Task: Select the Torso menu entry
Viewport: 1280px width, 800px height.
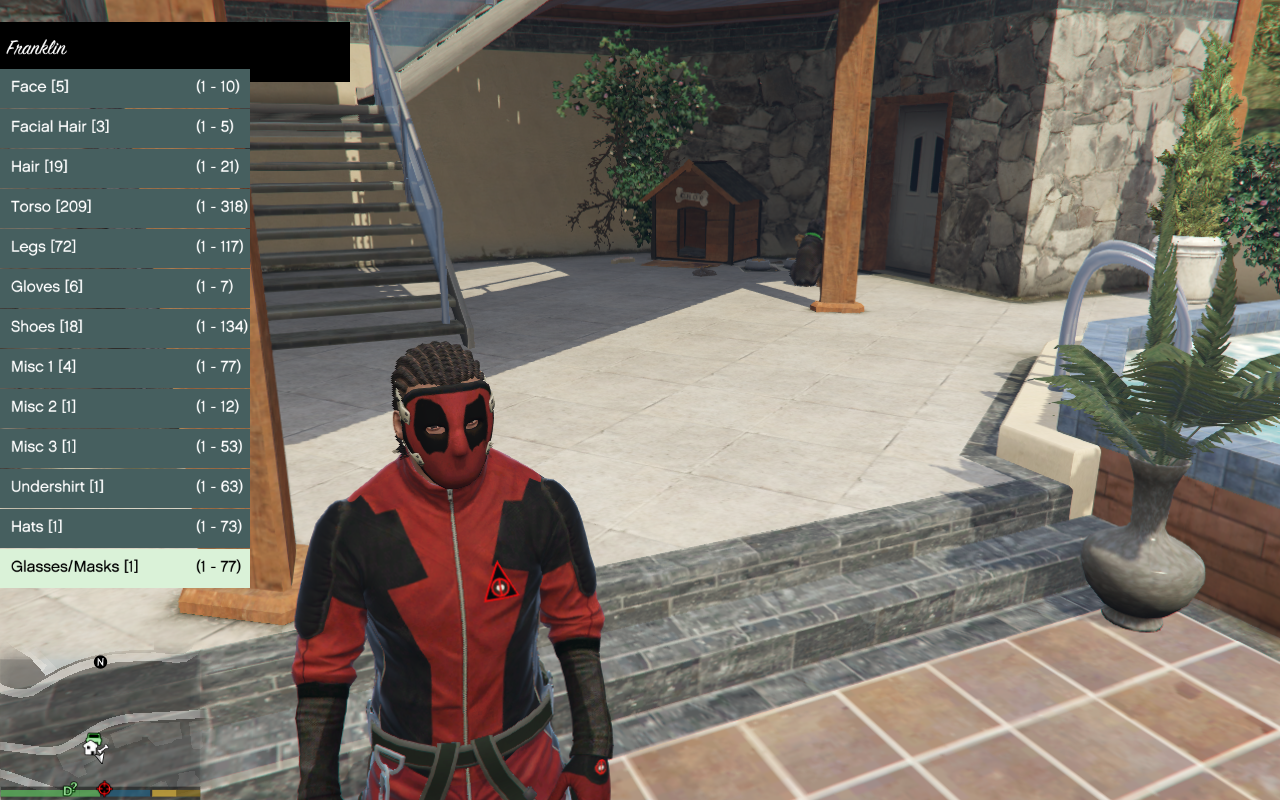Action: tap(125, 207)
